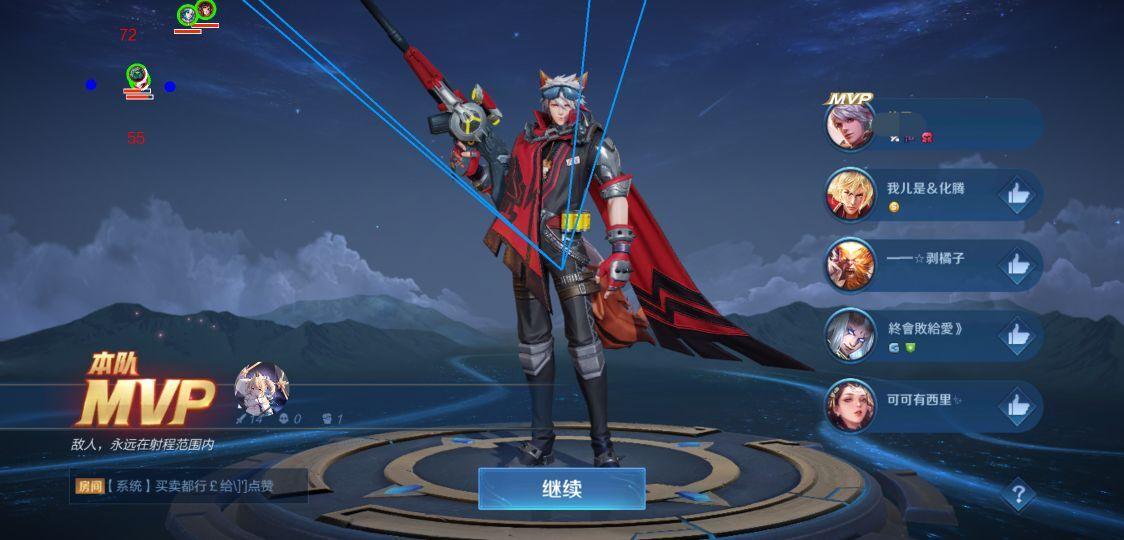Open the question mark help button
1124x540 pixels.
click(1018, 493)
